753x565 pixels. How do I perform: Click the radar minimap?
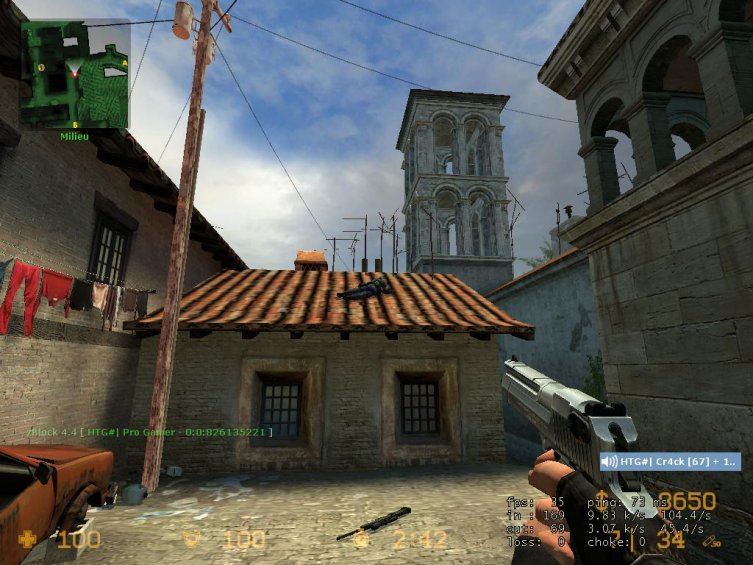click(75, 74)
